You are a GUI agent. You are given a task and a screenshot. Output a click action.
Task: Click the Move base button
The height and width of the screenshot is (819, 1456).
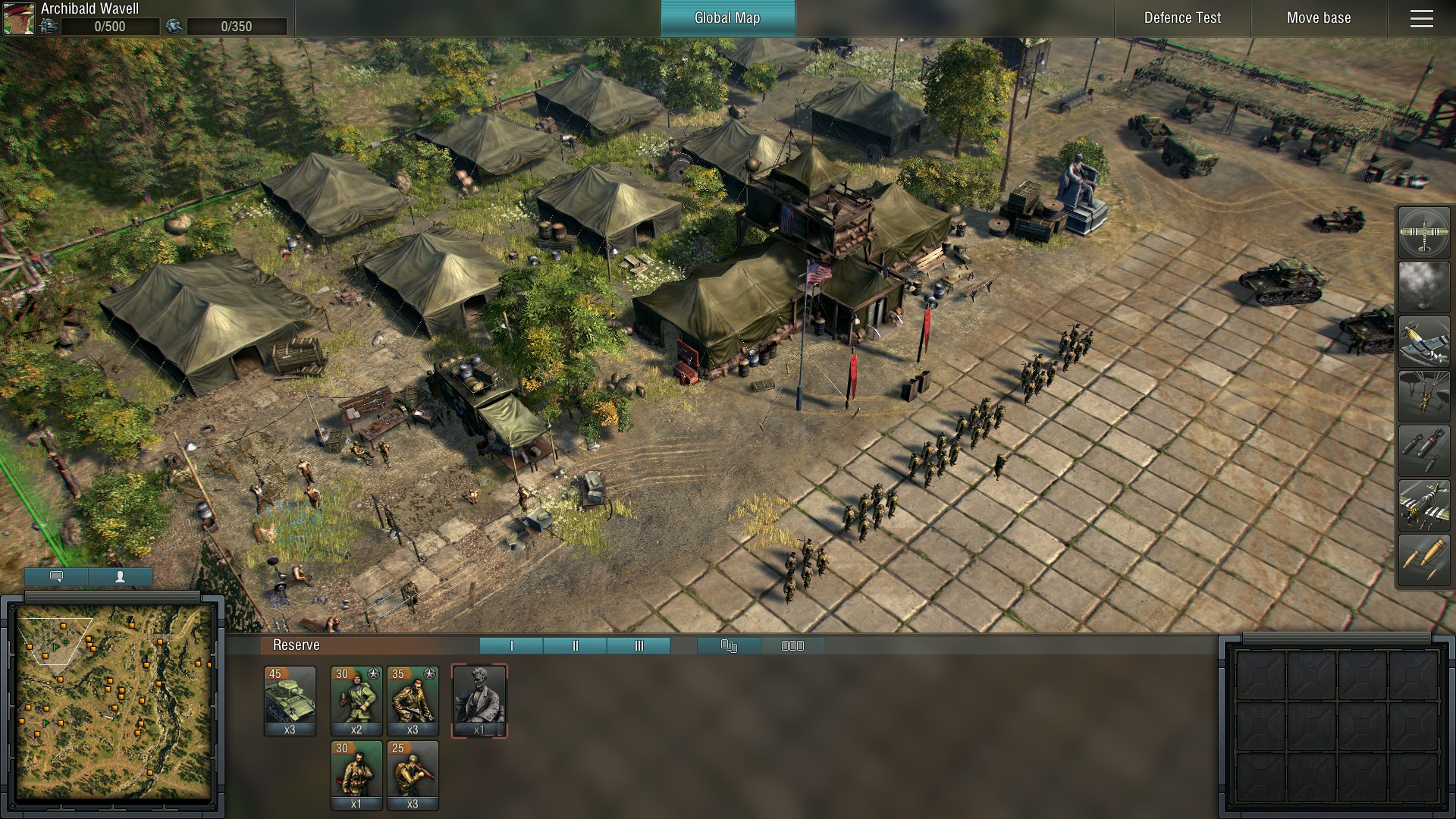[1319, 18]
